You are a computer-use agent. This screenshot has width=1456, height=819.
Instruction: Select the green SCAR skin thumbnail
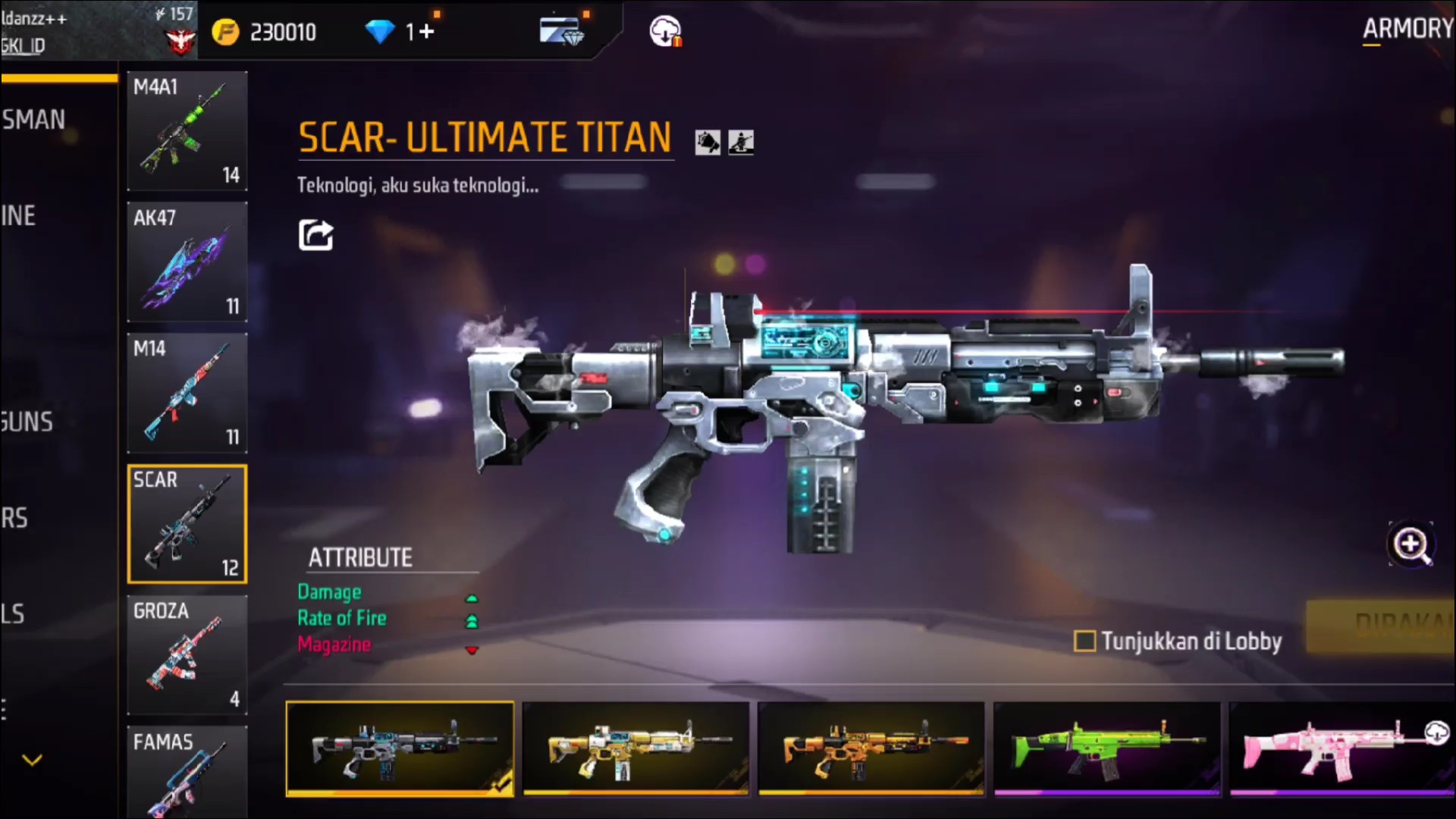pos(1106,748)
